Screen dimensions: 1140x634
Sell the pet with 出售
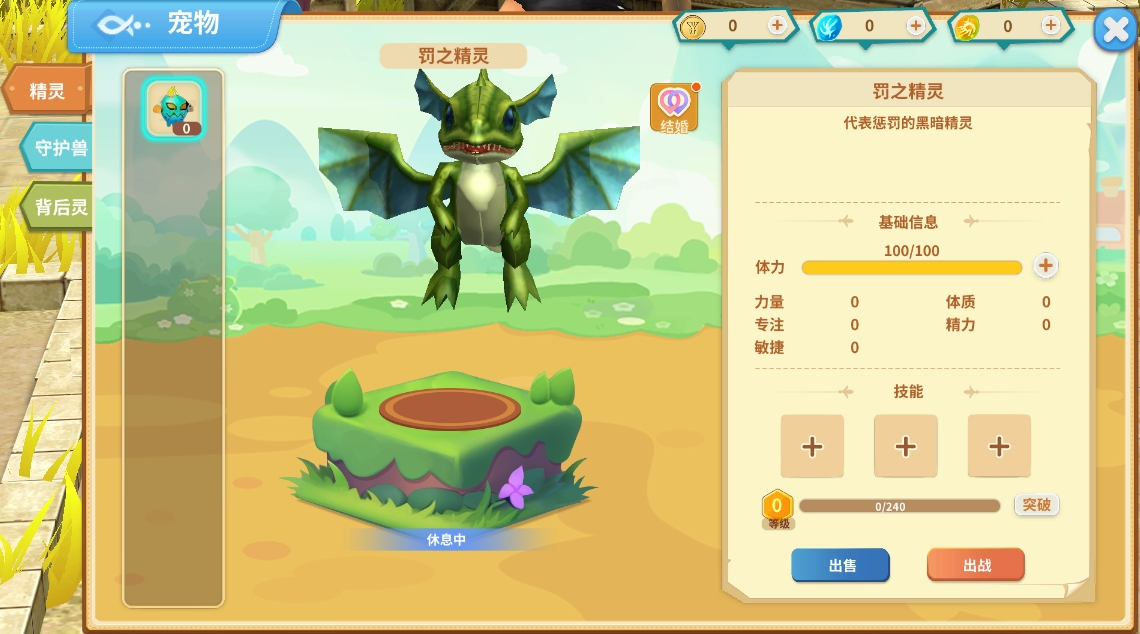click(840, 565)
